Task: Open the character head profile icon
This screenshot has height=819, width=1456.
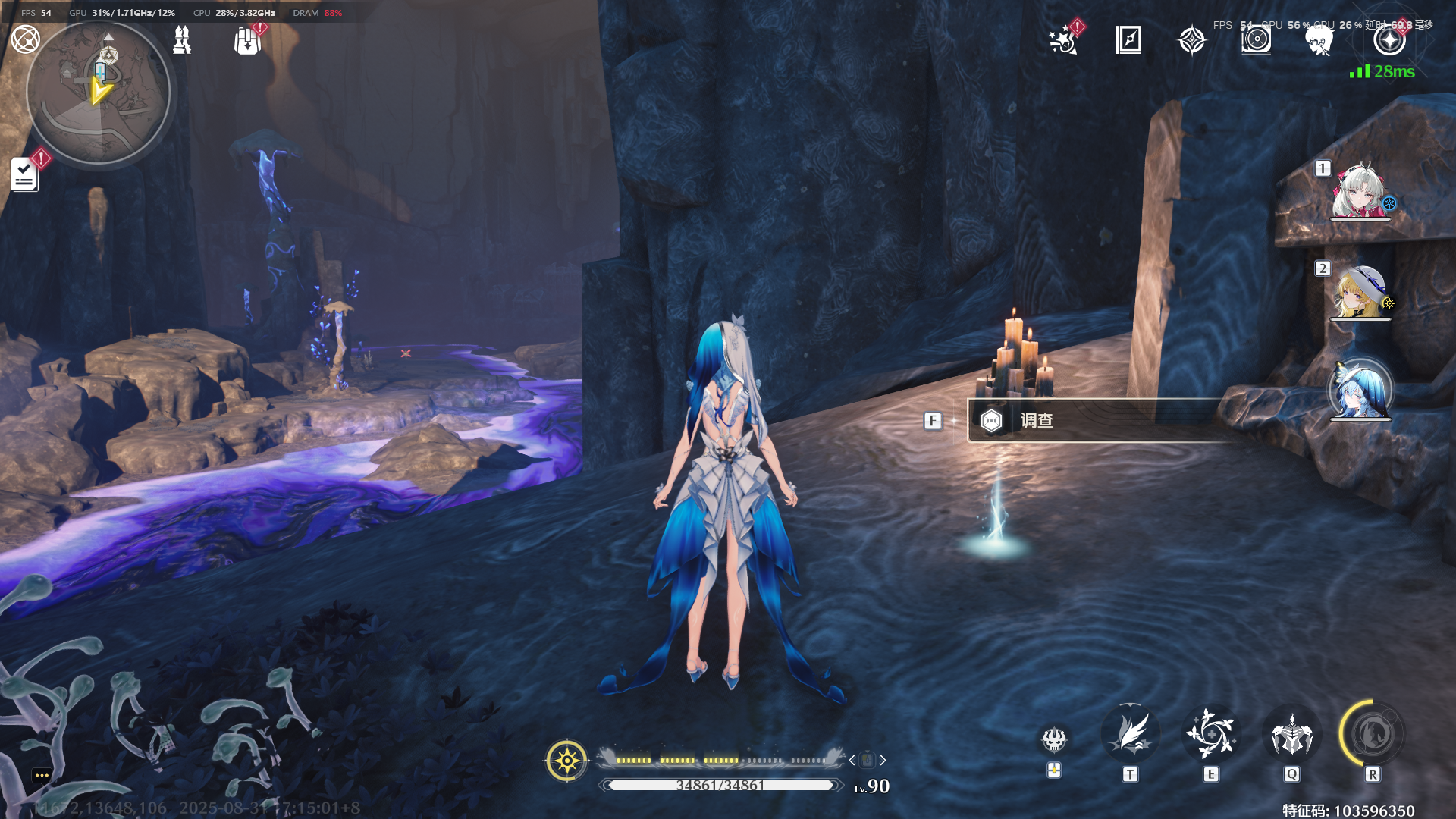Action: [x=1319, y=40]
